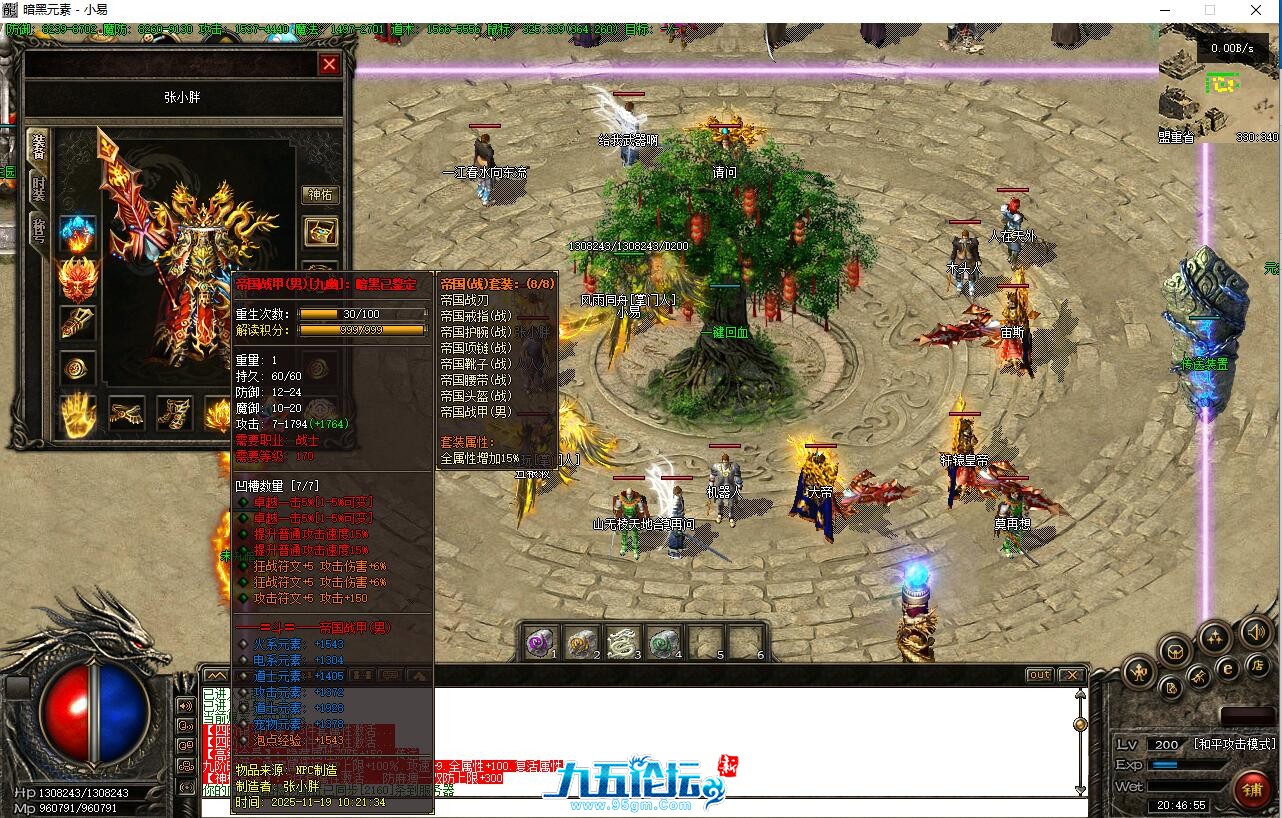Select the 和 warrior icon in bottom-right cluster
The width and height of the screenshot is (1282, 818).
click(1139, 671)
